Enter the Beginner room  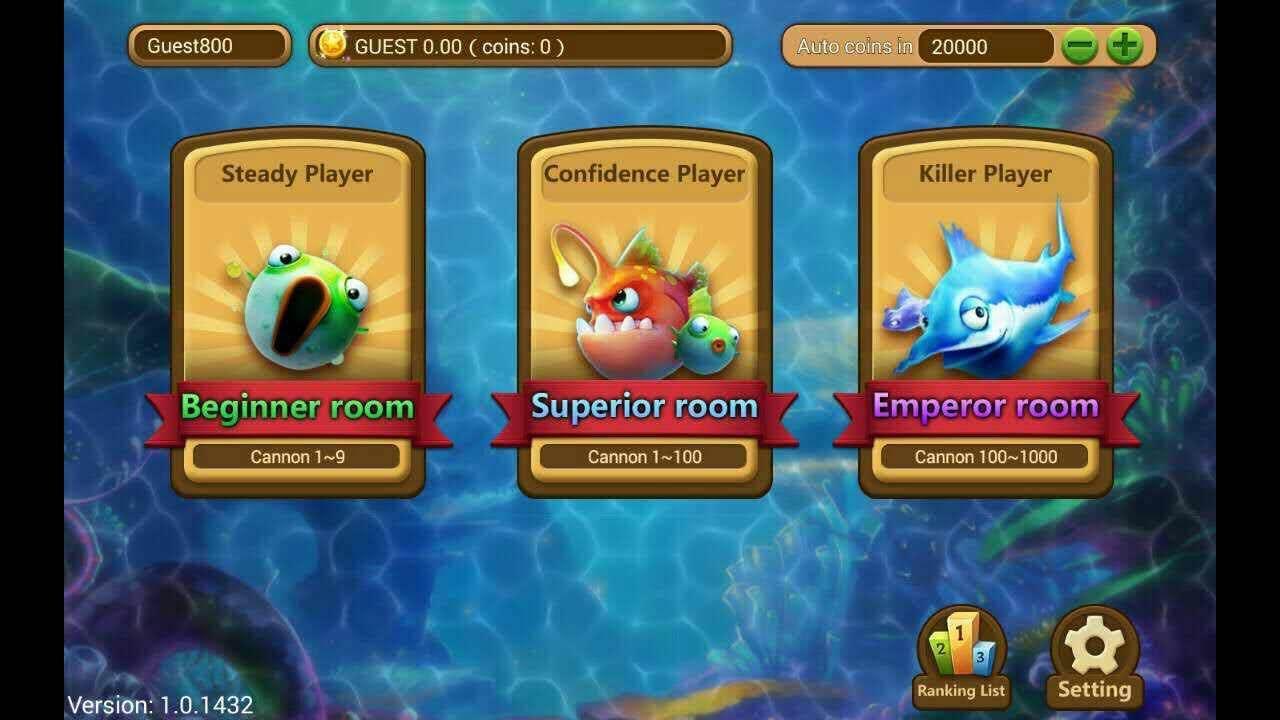coord(297,407)
